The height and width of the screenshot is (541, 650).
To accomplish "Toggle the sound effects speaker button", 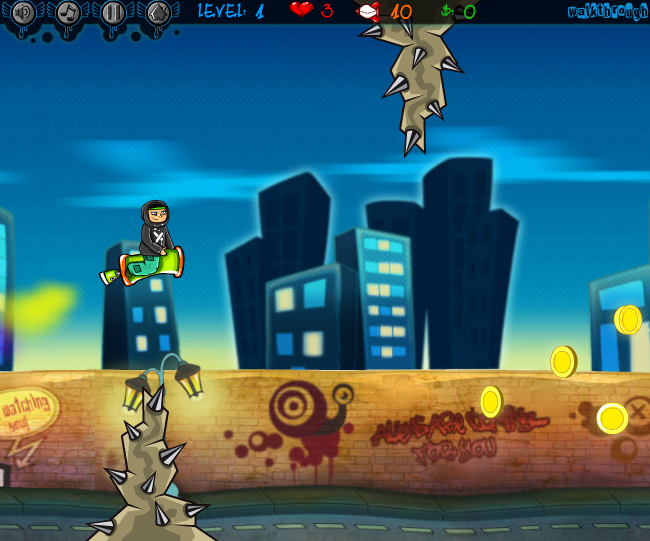I will pos(23,13).
